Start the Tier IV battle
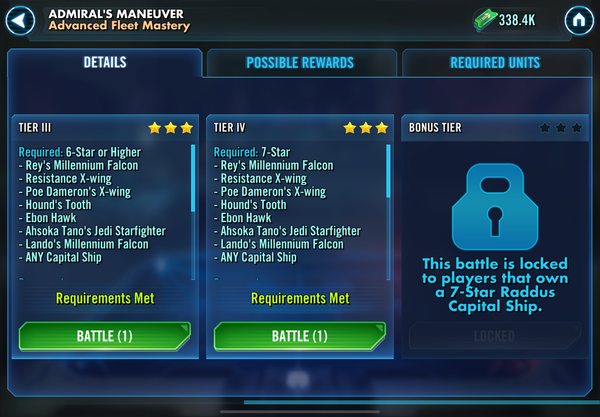 point(300,336)
